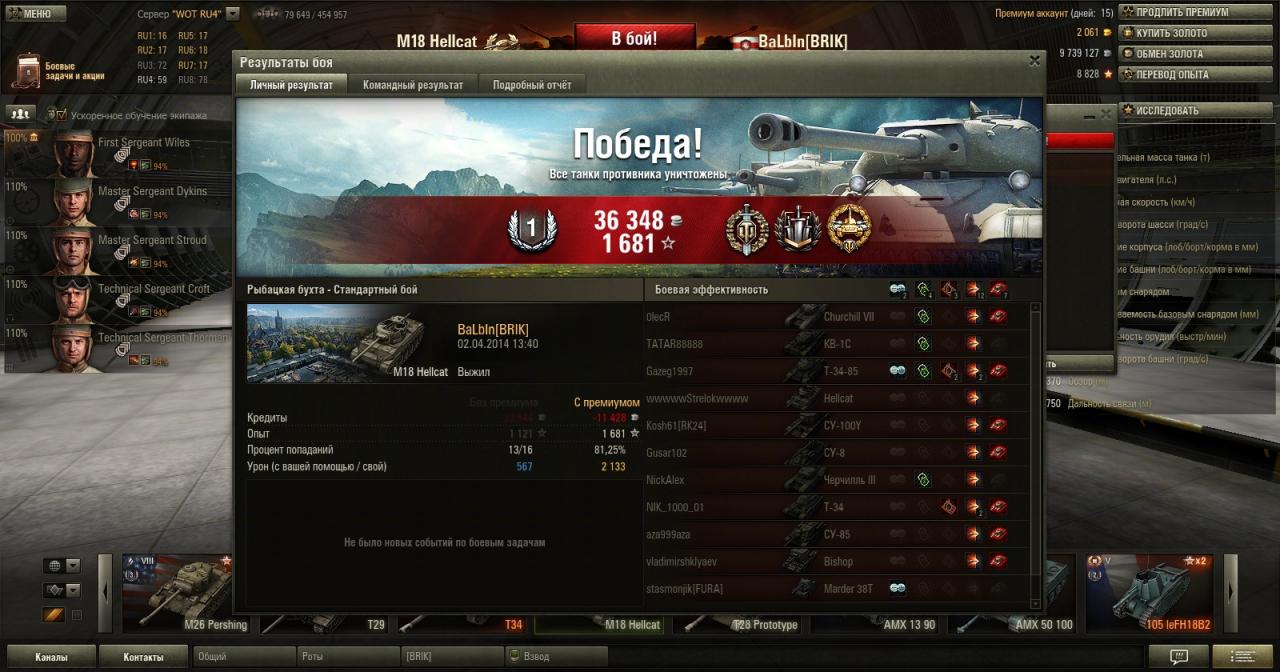Image resolution: width=1280 pixels, height=672 pixels.
Task: Open the Подробный отчёт tab
Action: point(532,85)
